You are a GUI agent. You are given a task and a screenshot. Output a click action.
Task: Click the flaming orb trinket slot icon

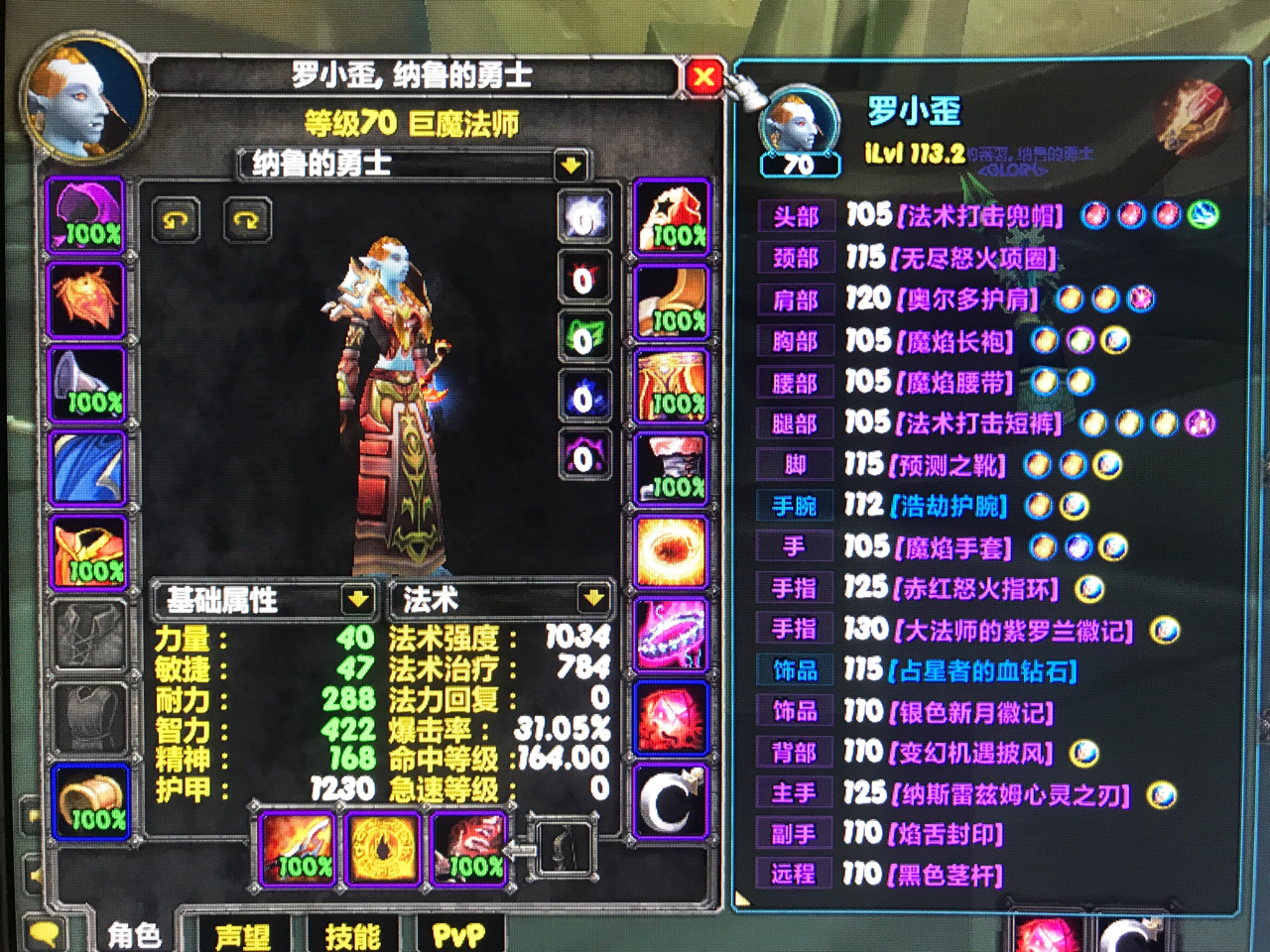pos(673,552)
